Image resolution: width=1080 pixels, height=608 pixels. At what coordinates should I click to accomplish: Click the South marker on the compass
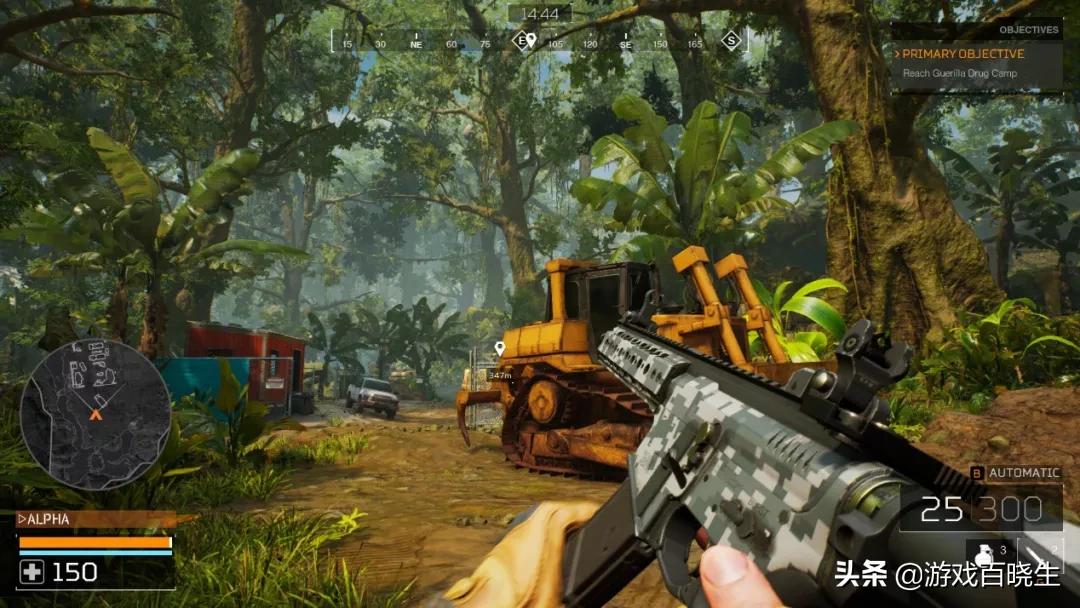[731, 41]
